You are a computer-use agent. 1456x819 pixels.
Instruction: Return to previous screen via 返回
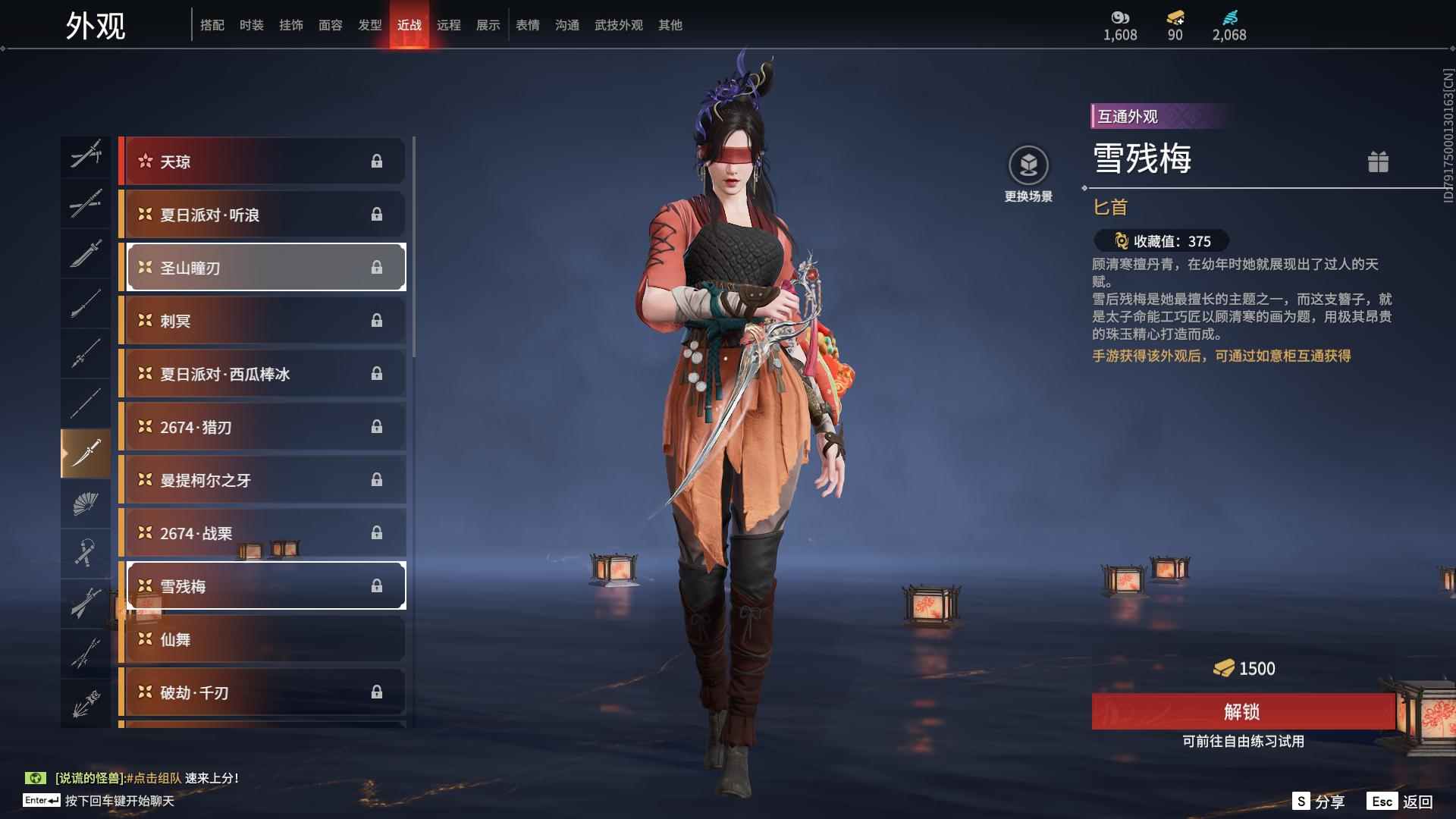click(1401, 802)
